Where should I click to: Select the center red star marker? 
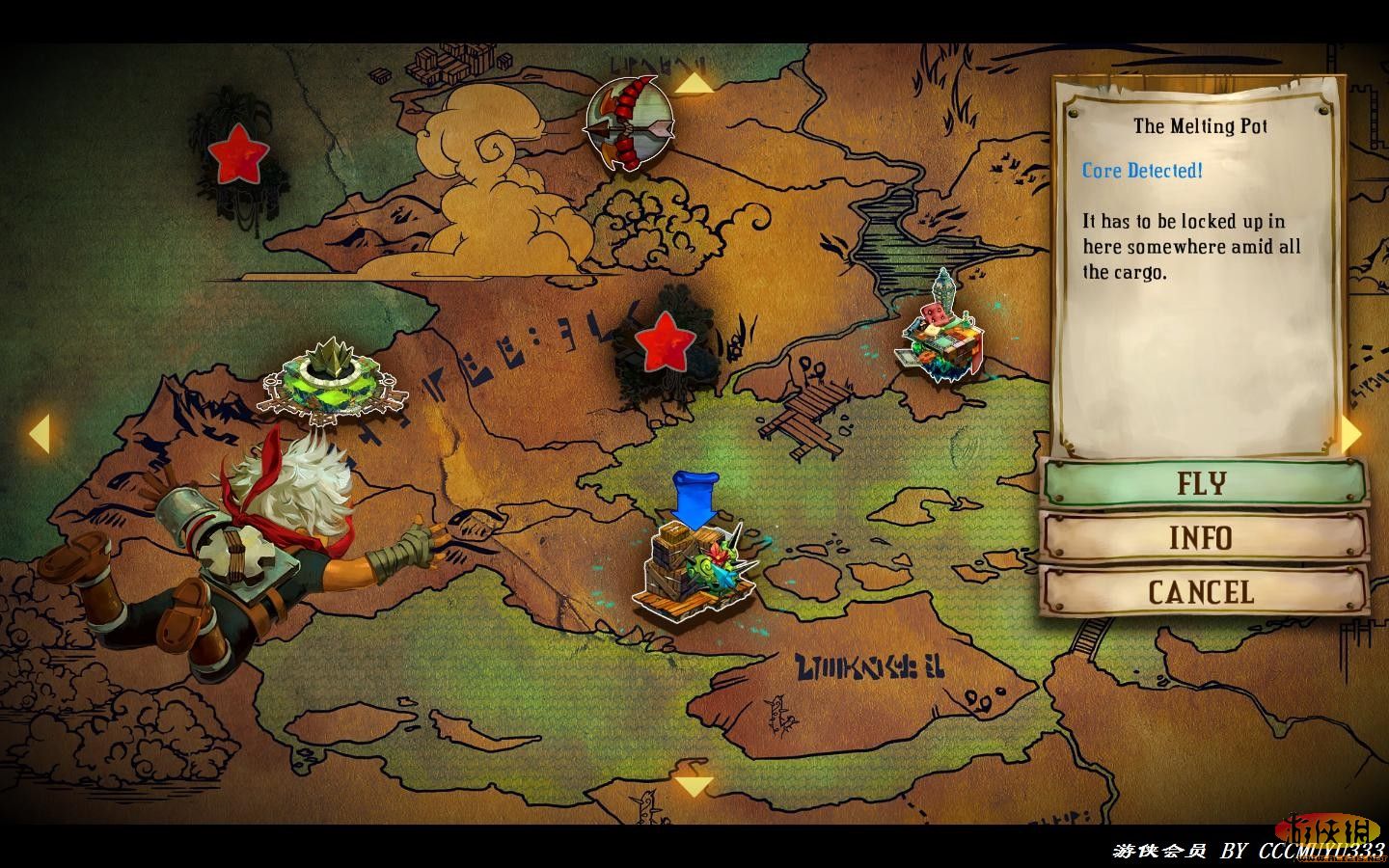[x=664, y=341]
